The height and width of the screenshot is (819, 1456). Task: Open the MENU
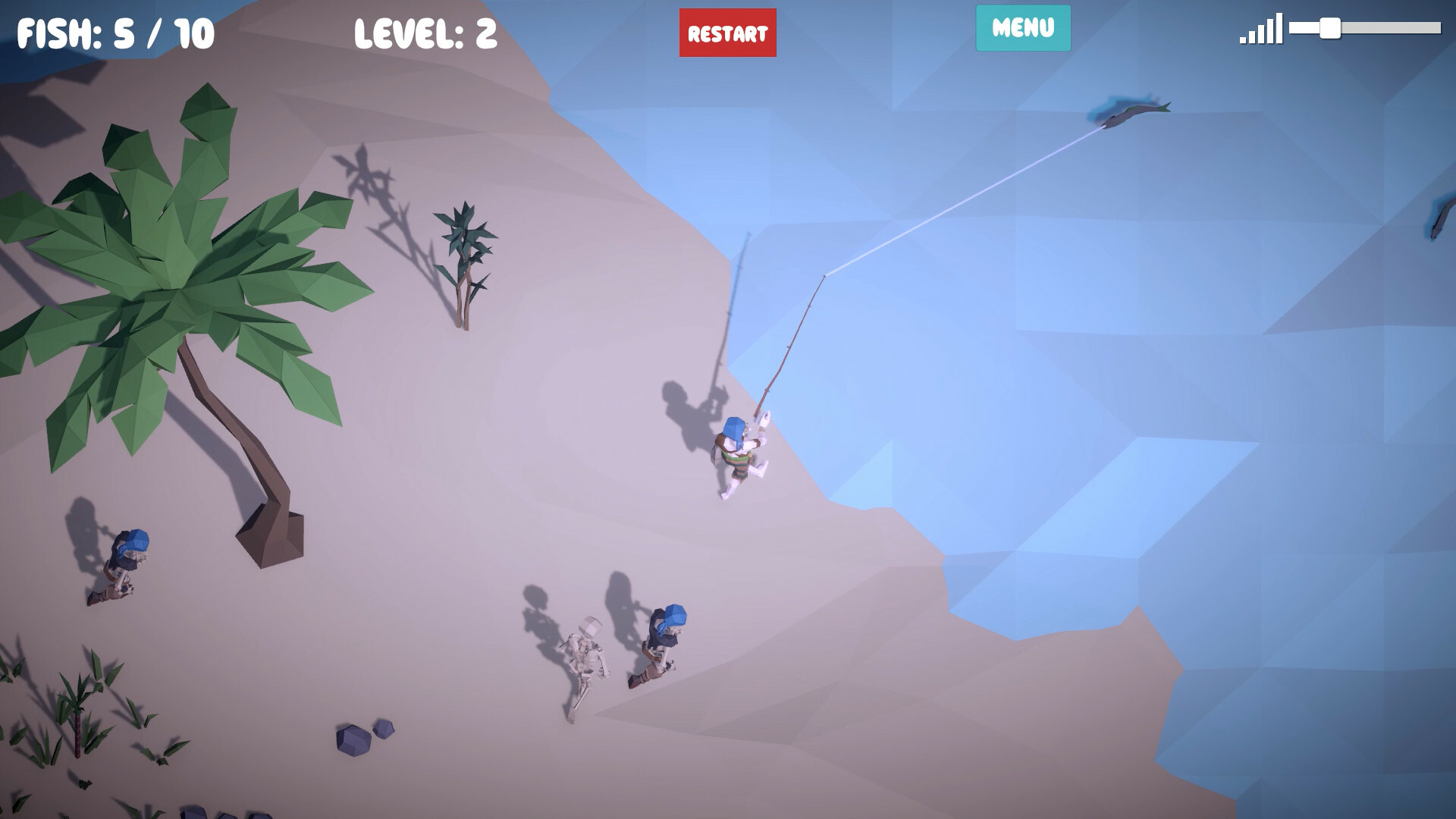click(1022, 29)
